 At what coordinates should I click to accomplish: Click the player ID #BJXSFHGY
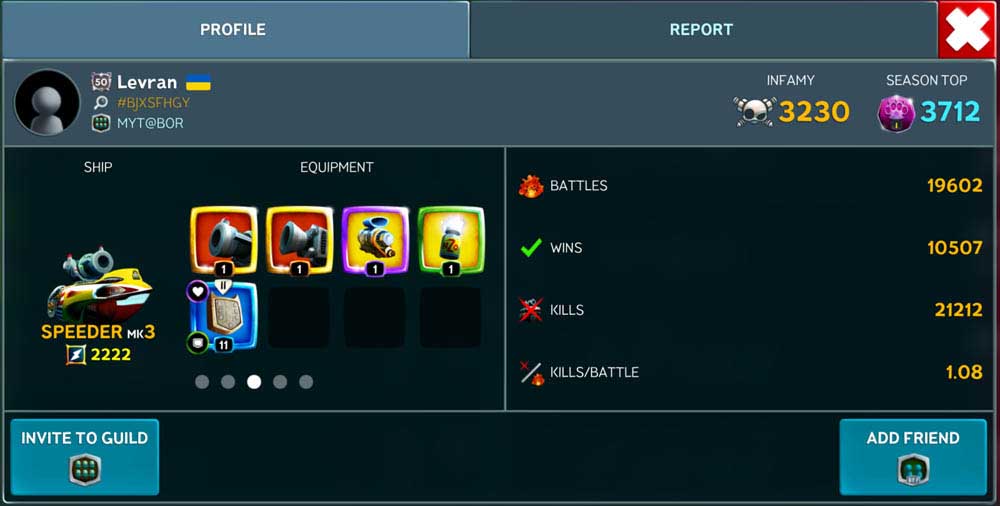[153, 102]
